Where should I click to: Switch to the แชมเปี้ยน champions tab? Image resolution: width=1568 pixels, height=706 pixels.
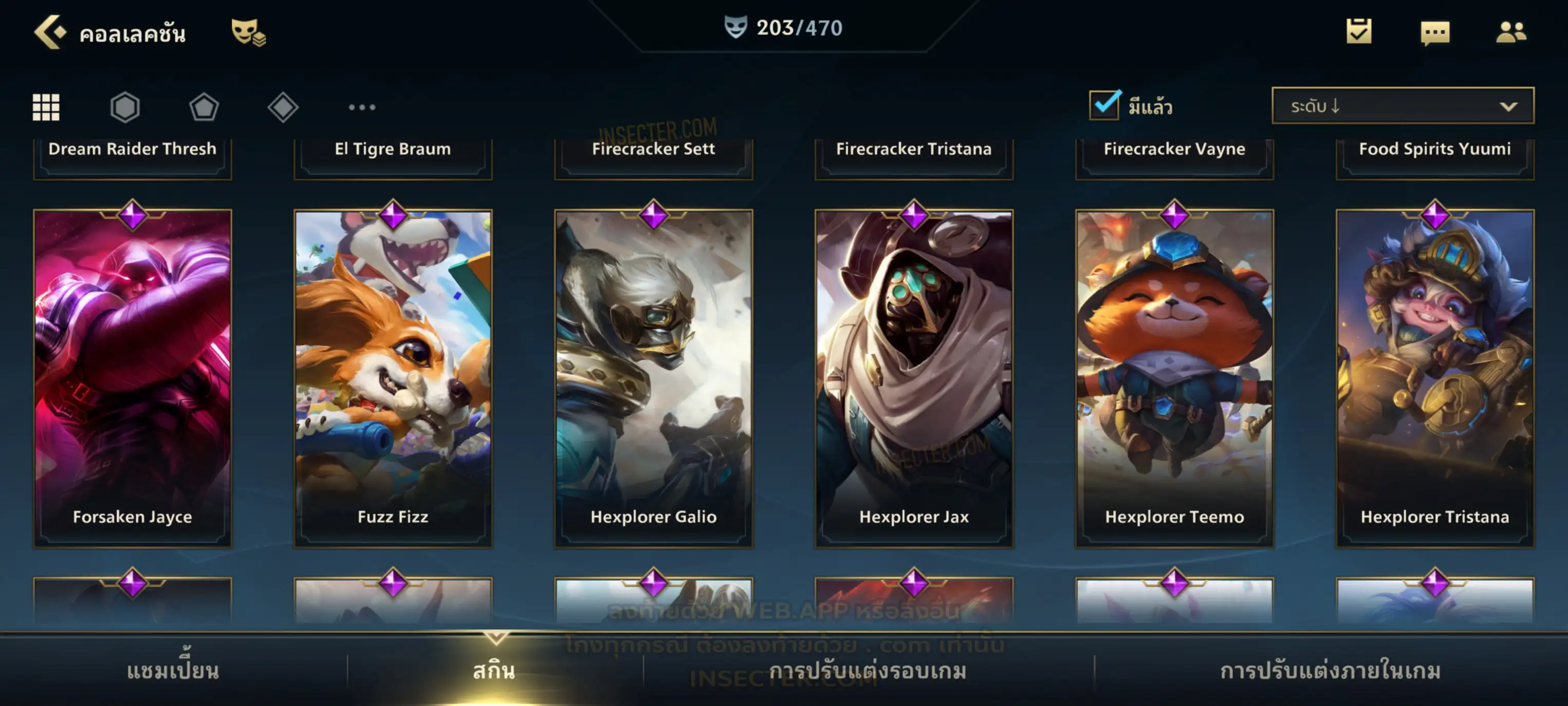[x=173, y=671]
